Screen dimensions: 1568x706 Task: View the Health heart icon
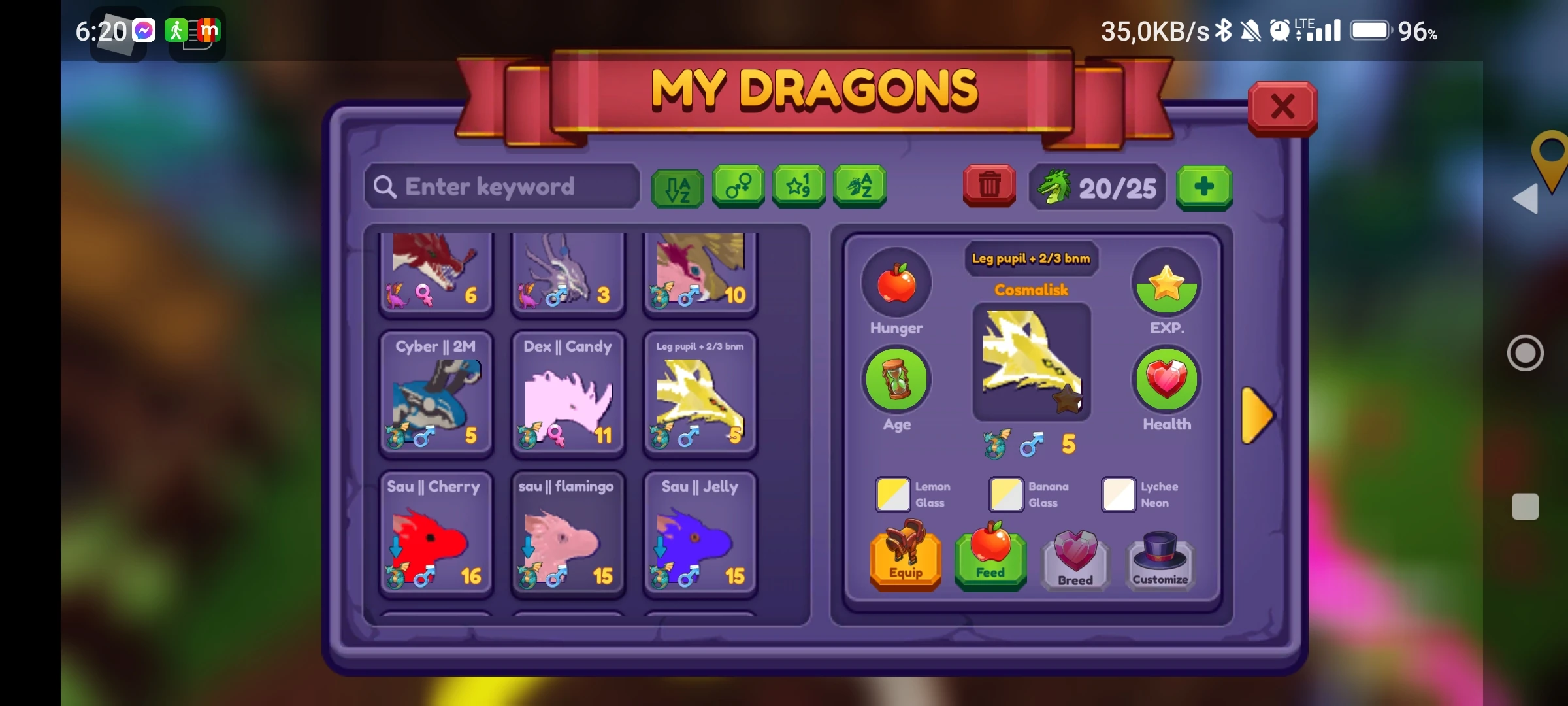pyautogui.click(x=1167, y=379)
